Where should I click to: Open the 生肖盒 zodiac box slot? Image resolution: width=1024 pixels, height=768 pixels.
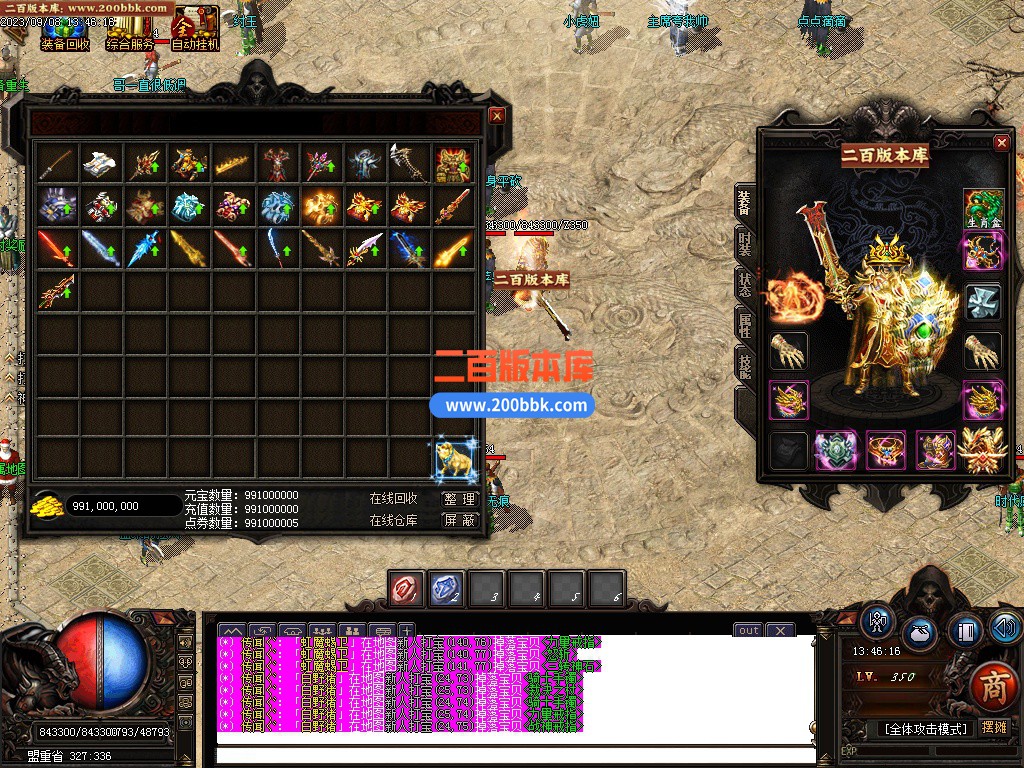[x=983, y=209]
